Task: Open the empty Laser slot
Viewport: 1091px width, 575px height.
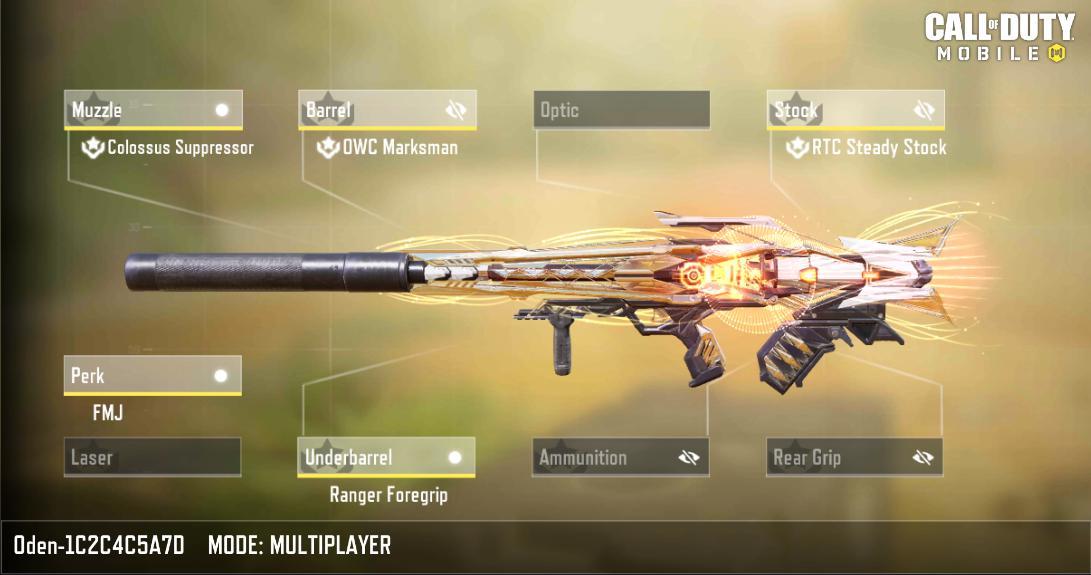Action: [x=152, y=457]
